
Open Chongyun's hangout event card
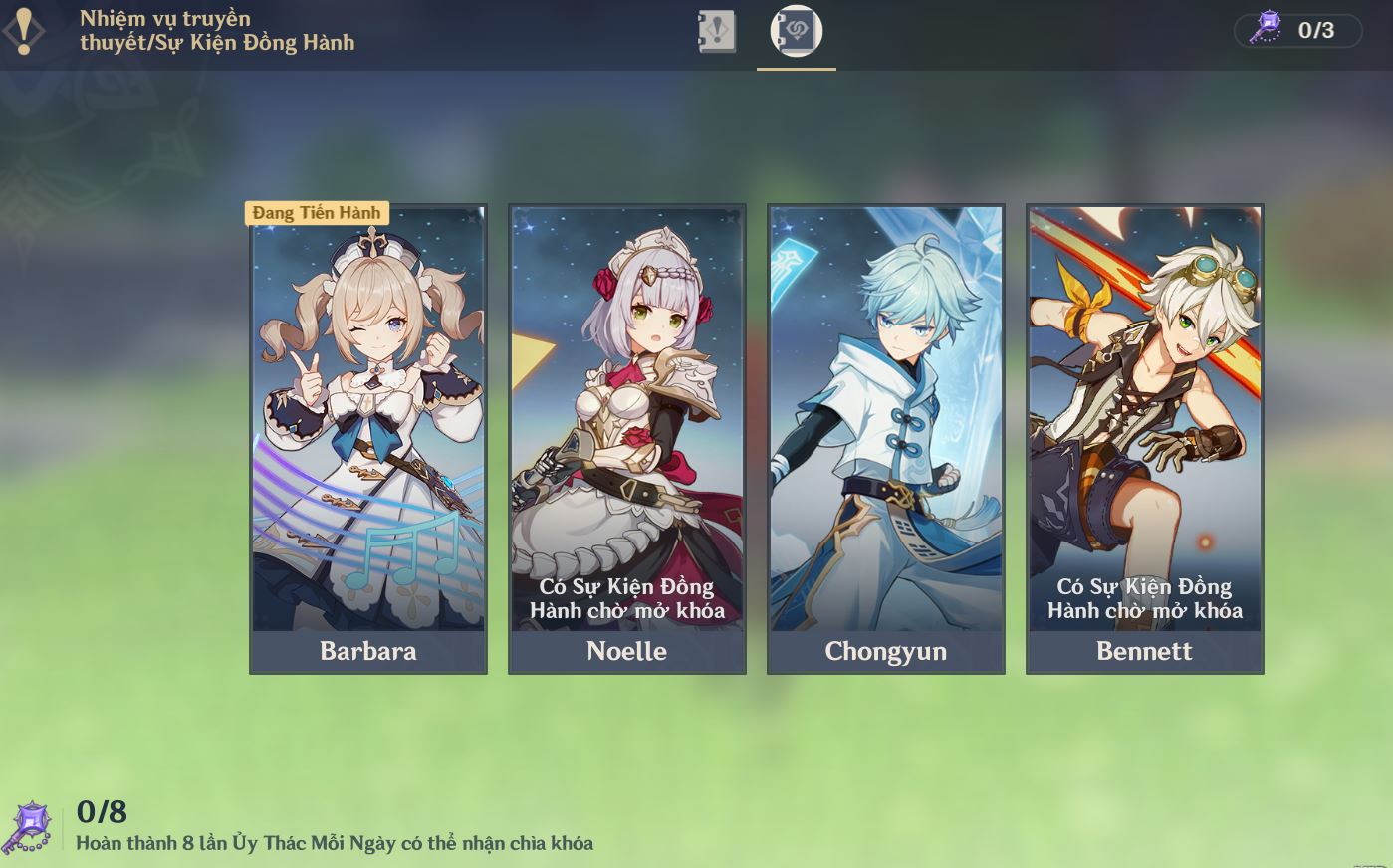(x=886, y=439)
